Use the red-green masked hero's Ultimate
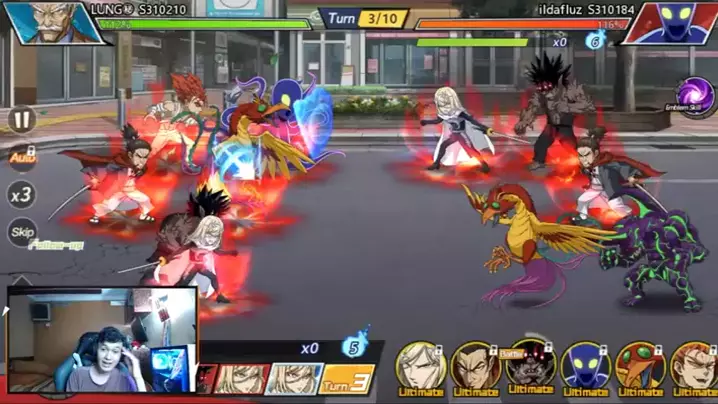This screenshot has height=404, width=718. tap(640, 367)
